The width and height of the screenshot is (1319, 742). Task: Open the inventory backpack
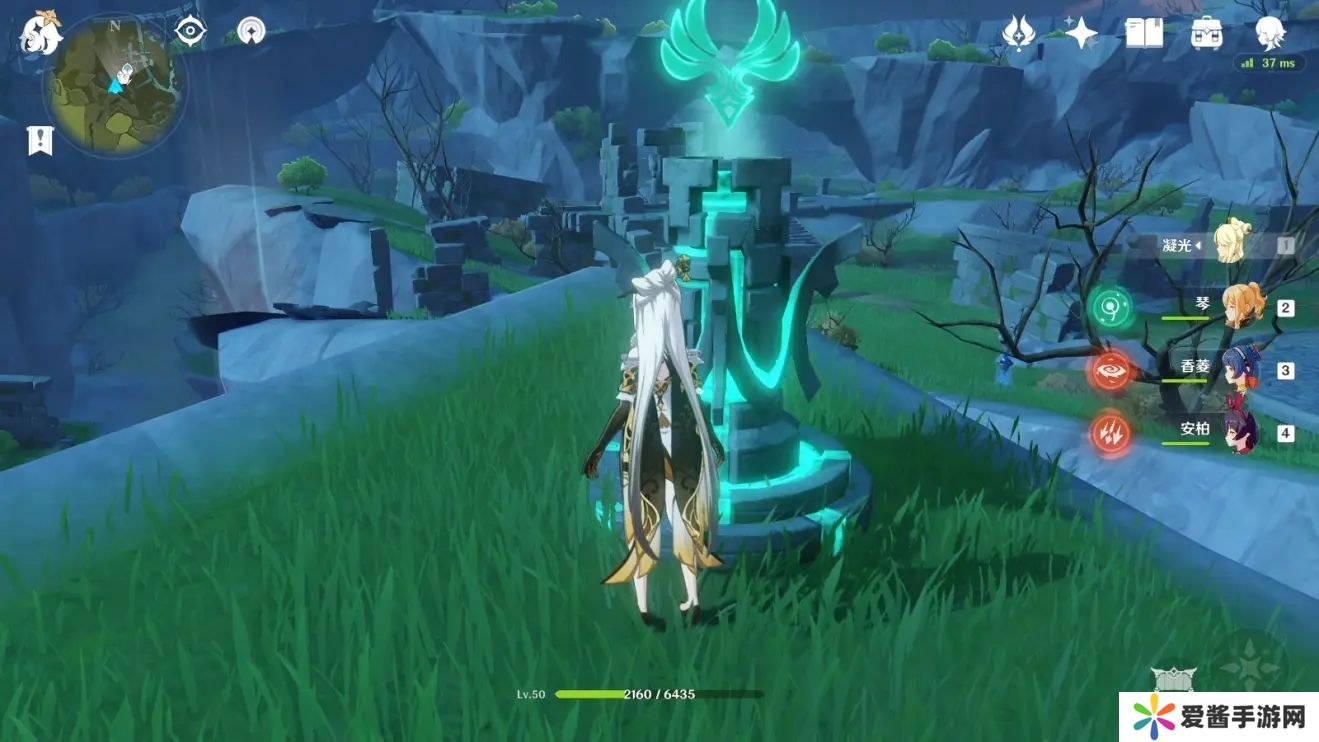coord(1207,33)
